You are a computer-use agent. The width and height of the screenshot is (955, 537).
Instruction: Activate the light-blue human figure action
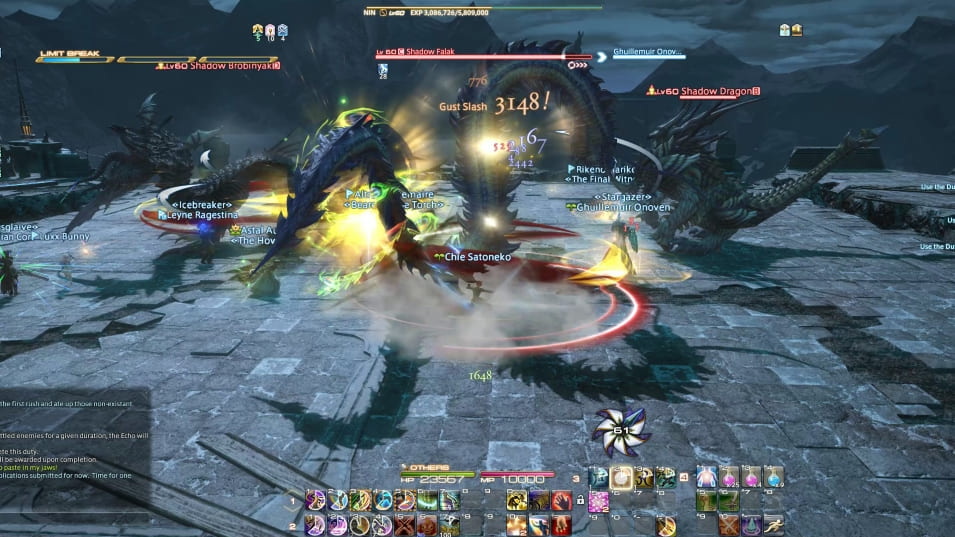click(x=707, y=477)
